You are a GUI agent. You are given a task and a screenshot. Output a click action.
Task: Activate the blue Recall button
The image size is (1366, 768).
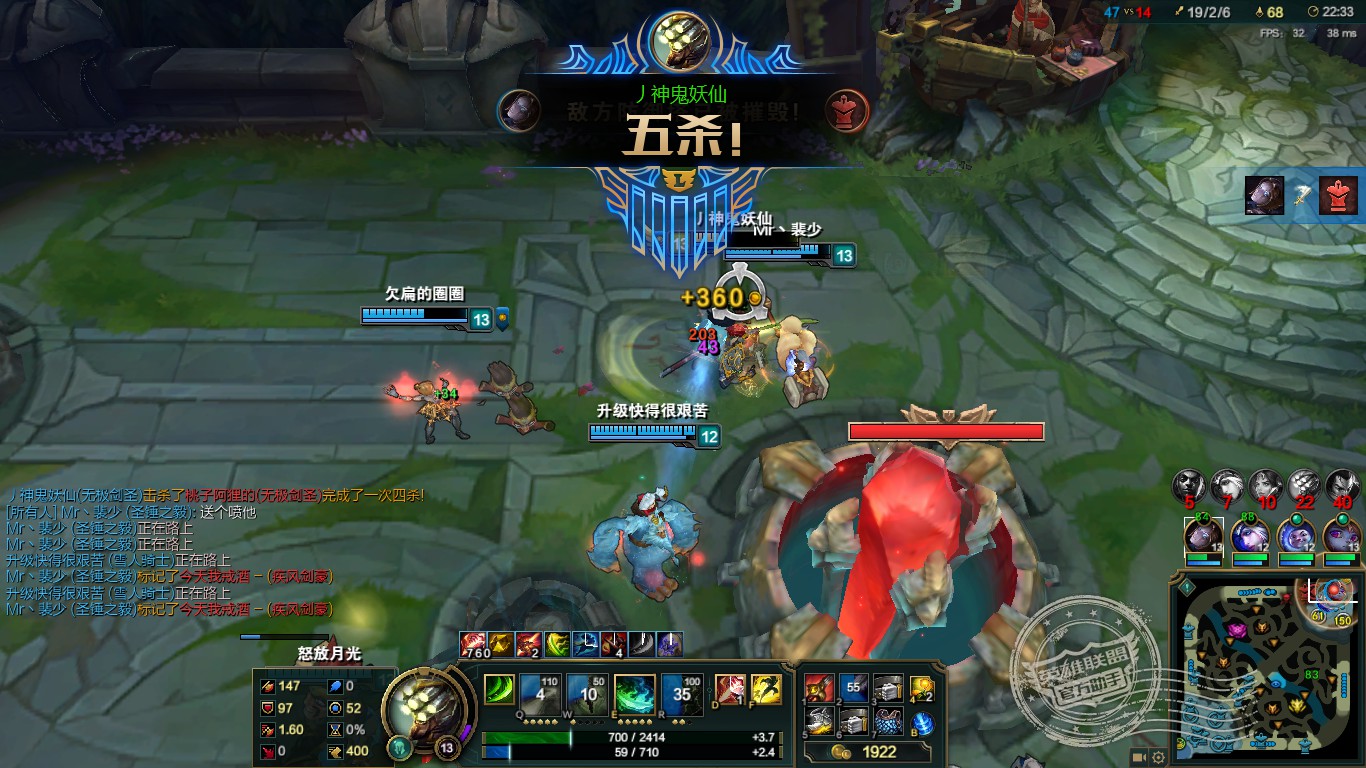[922, 723]
